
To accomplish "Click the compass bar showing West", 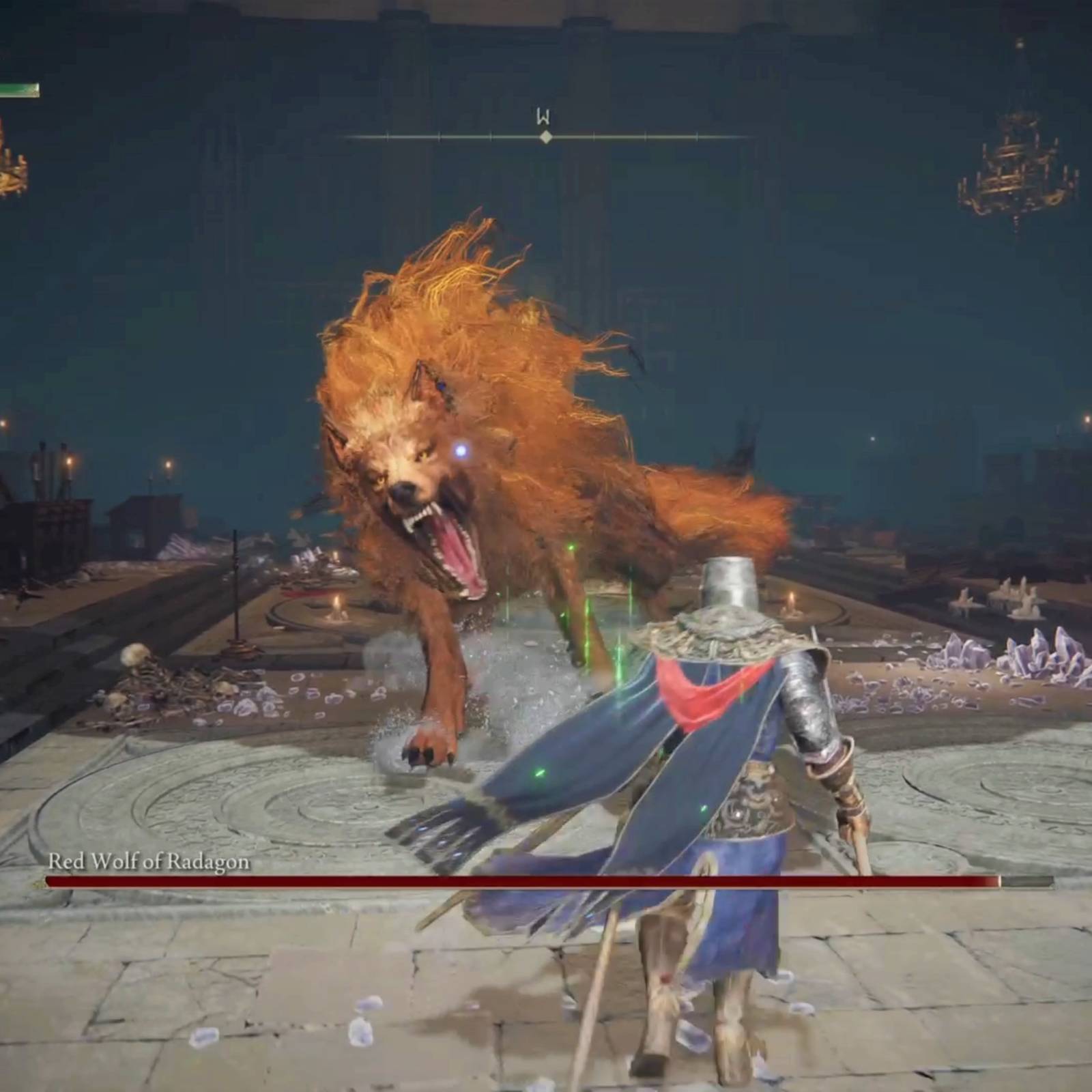I will tap(546, 136).
